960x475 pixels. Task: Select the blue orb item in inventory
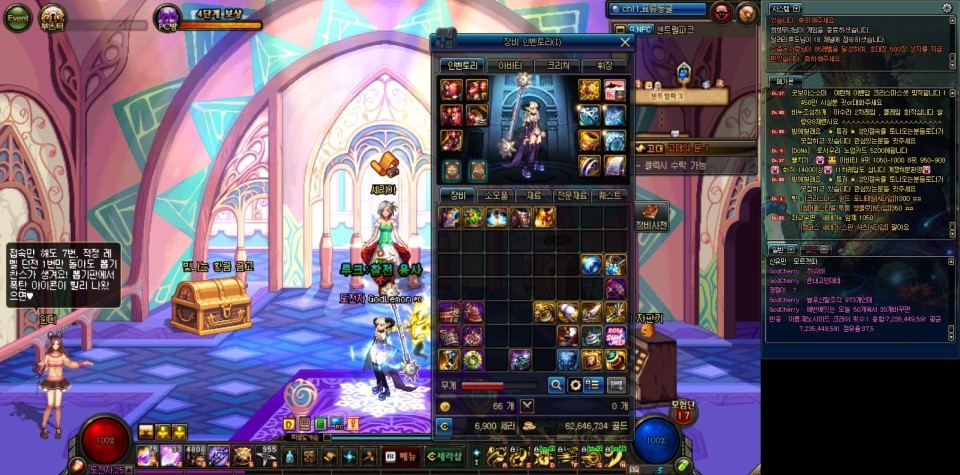tap(594, 264)
